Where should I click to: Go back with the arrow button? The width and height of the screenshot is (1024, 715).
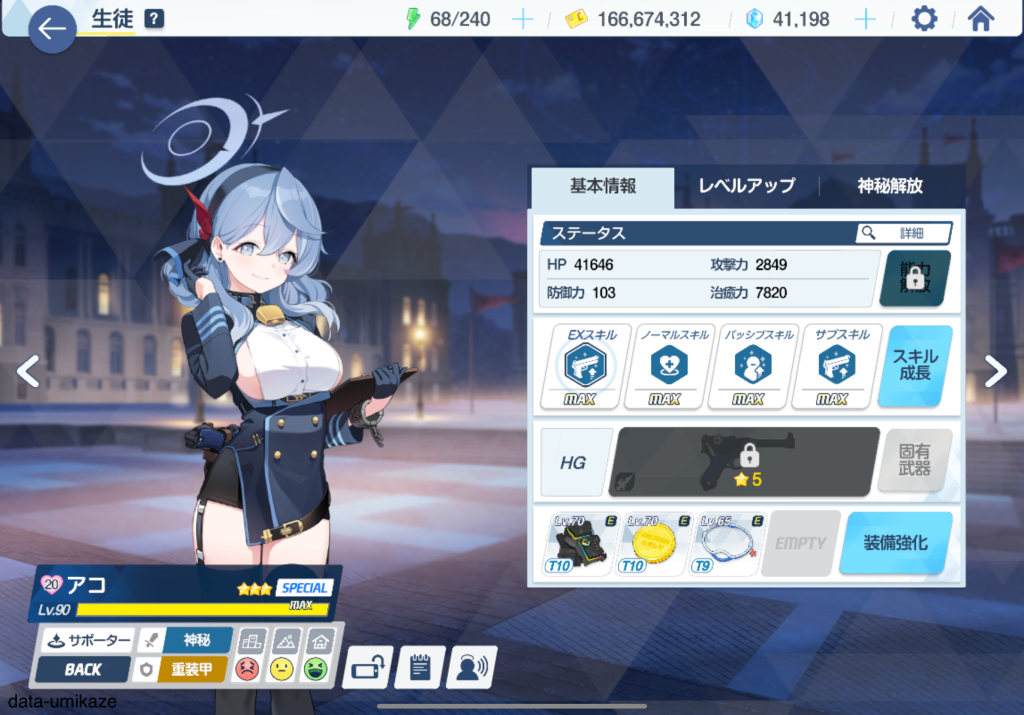52,30
